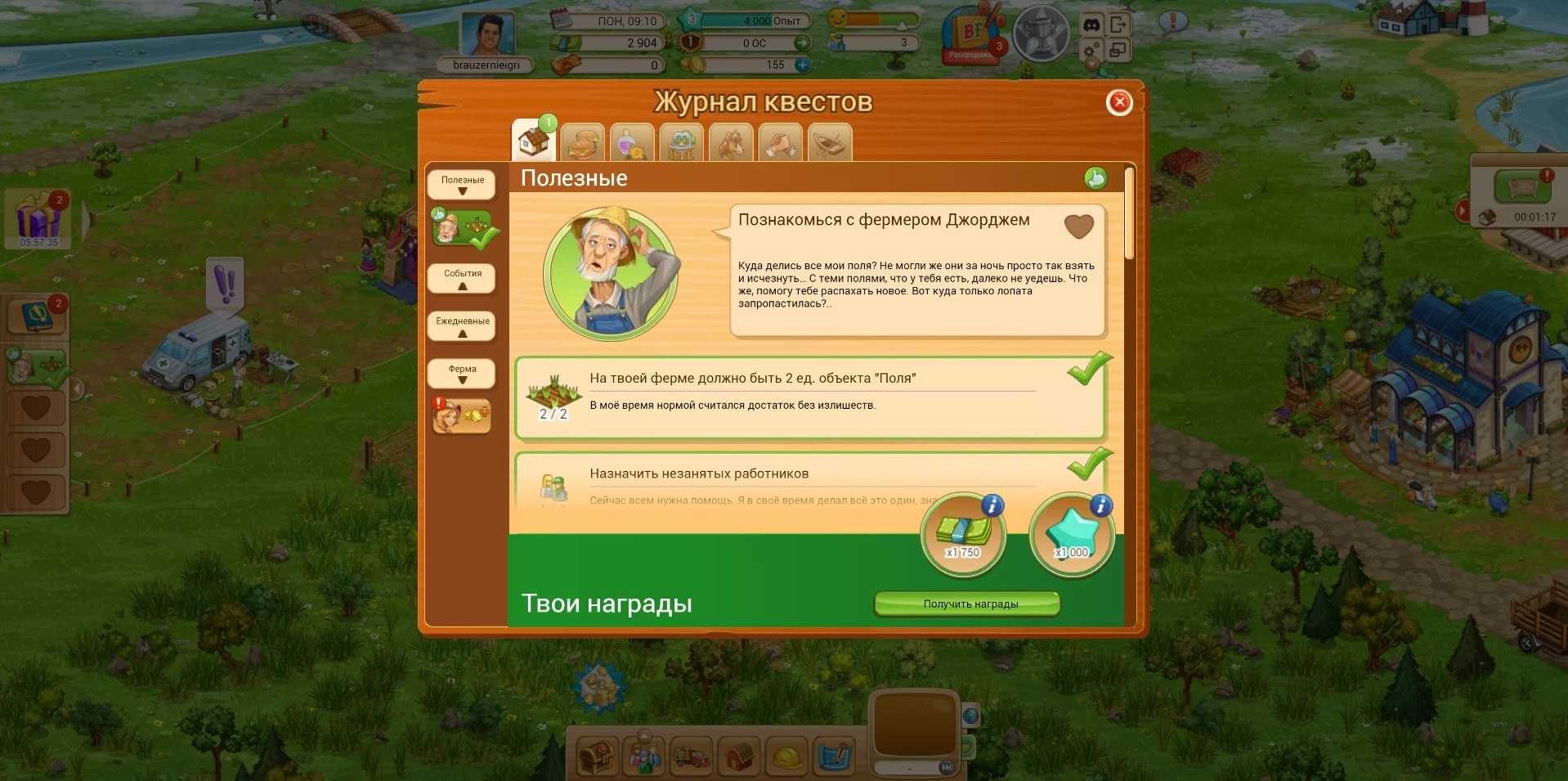1568x781 pixels.
Task: Show info on the star experience reward
Action: [x=1100, y=505]
